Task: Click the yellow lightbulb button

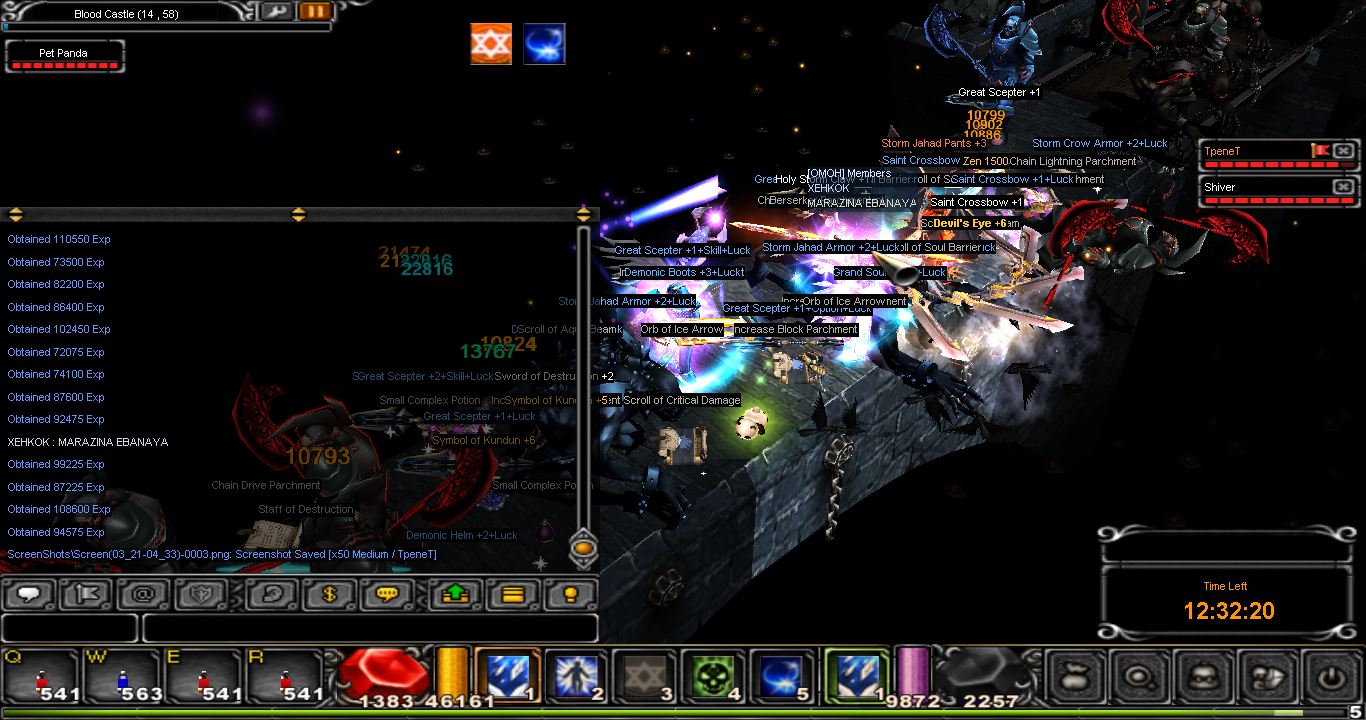Action: click(x=569, y=595)
